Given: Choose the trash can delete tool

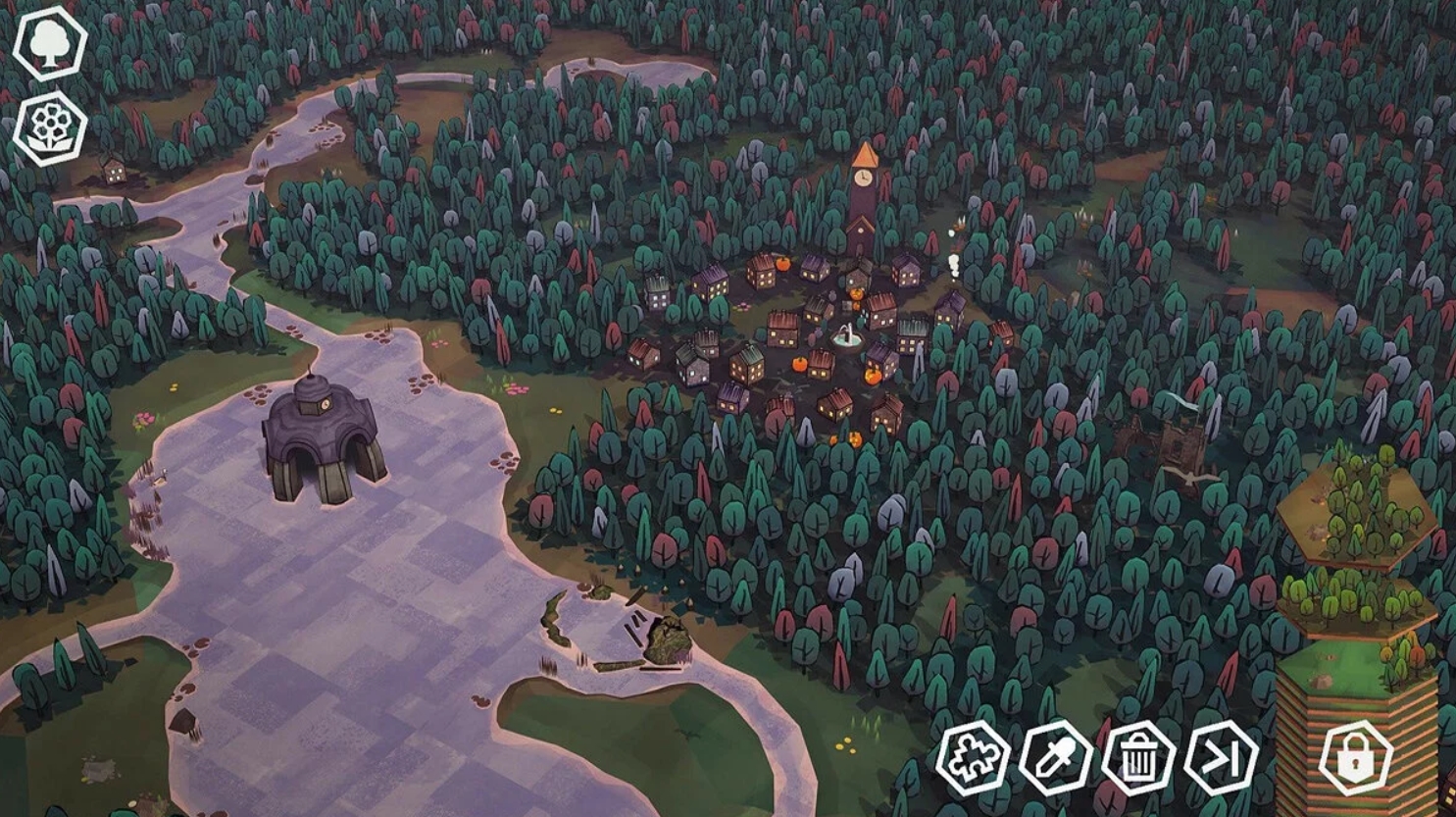Looking at the screenshot, I should point(1138,757).
